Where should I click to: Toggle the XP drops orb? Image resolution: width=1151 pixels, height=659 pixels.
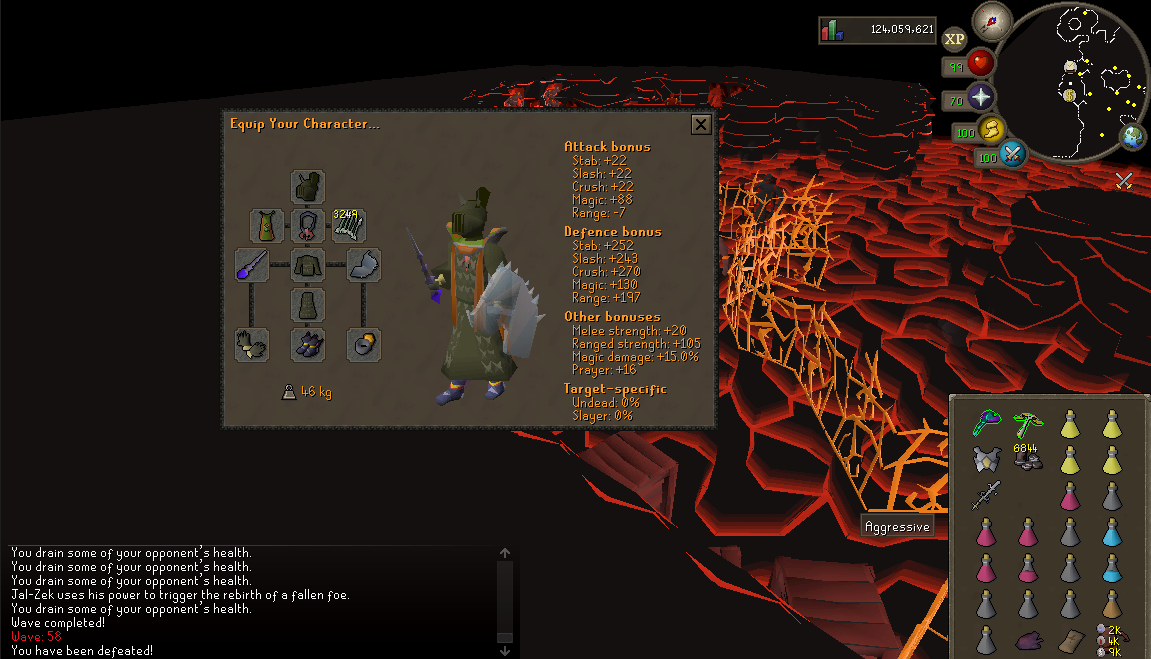coord(955,39)
